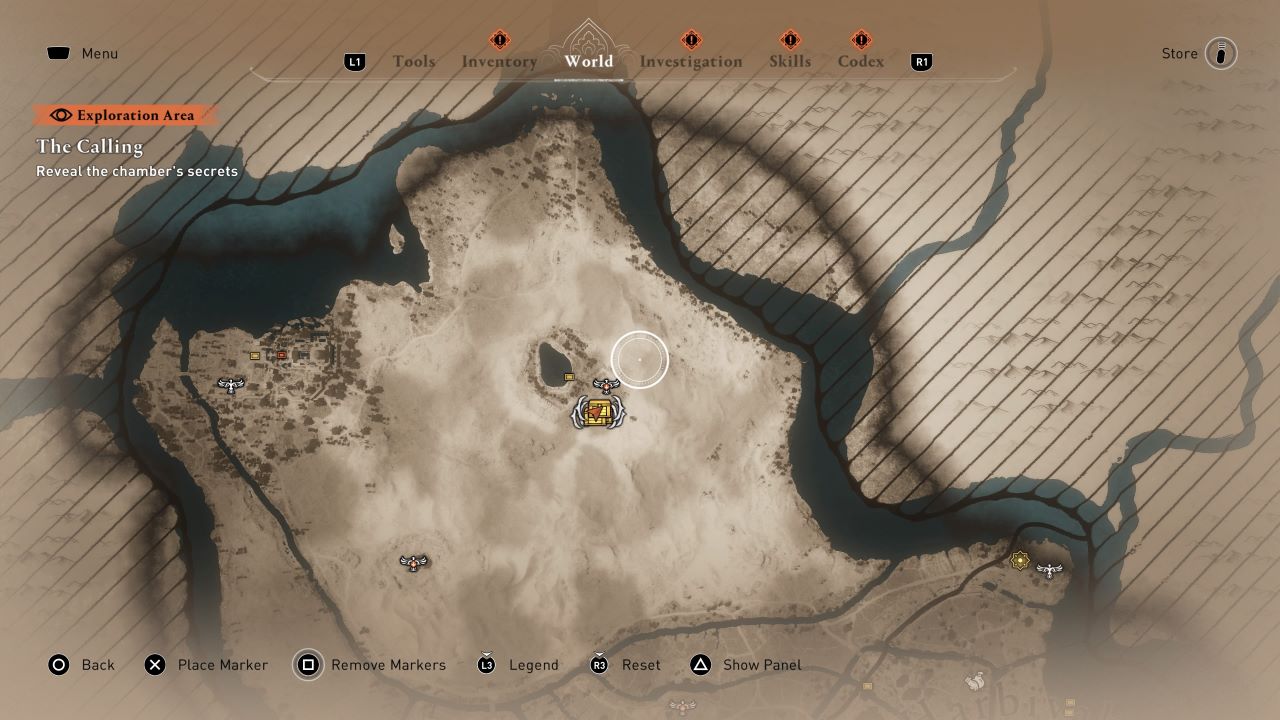Image resolution: width=1280 pixels, height=720 pixels.
Task: Click the golden gear chest marker in map center
Action: tap(597, 413)
